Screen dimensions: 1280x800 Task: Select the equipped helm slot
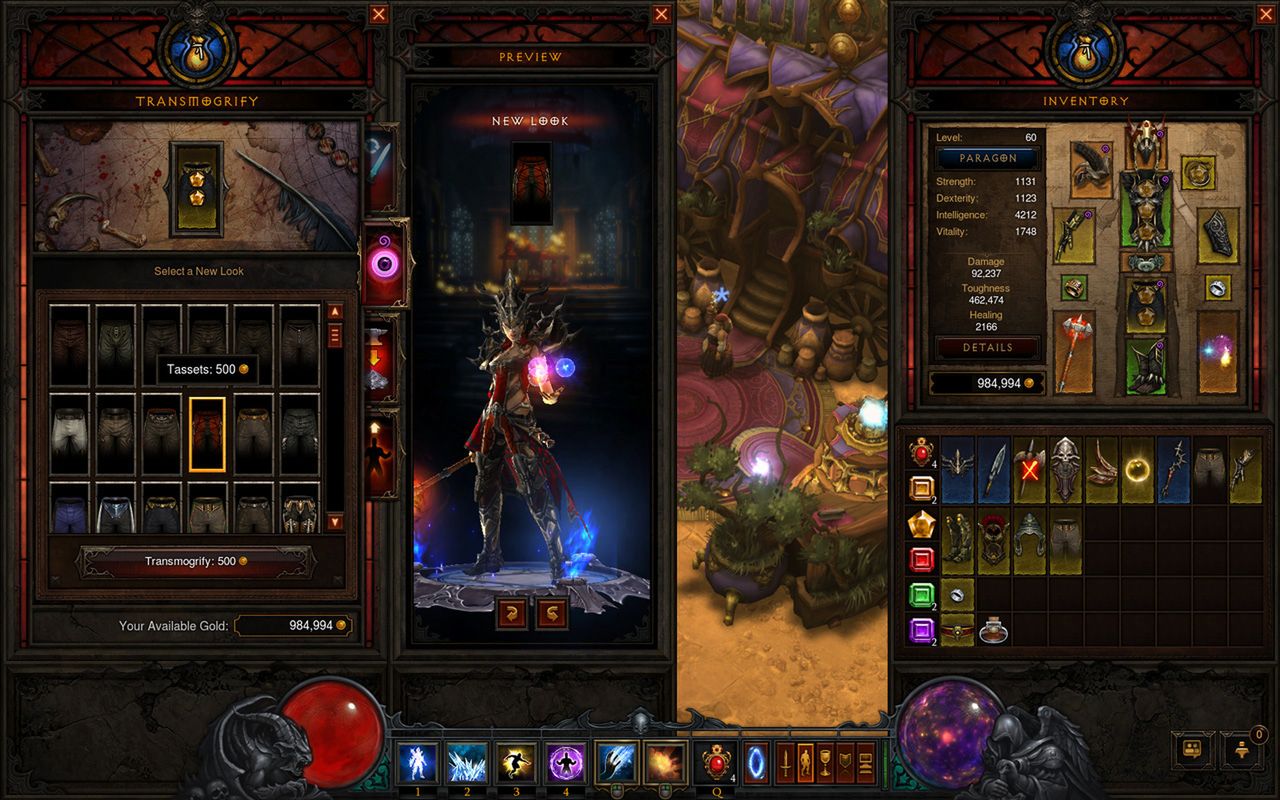tap(1145, 145)
